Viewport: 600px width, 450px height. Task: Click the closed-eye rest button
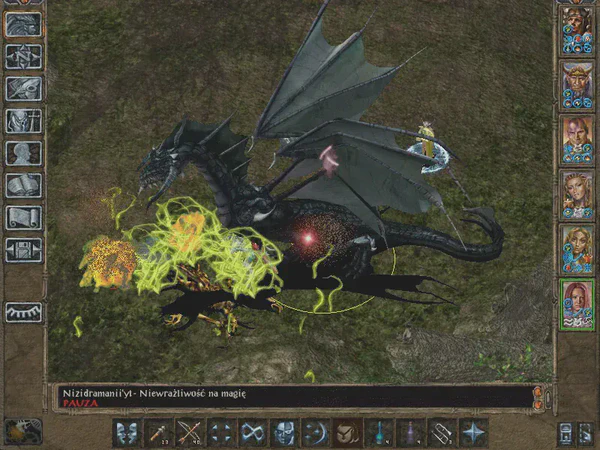click(x=23, y=311)
